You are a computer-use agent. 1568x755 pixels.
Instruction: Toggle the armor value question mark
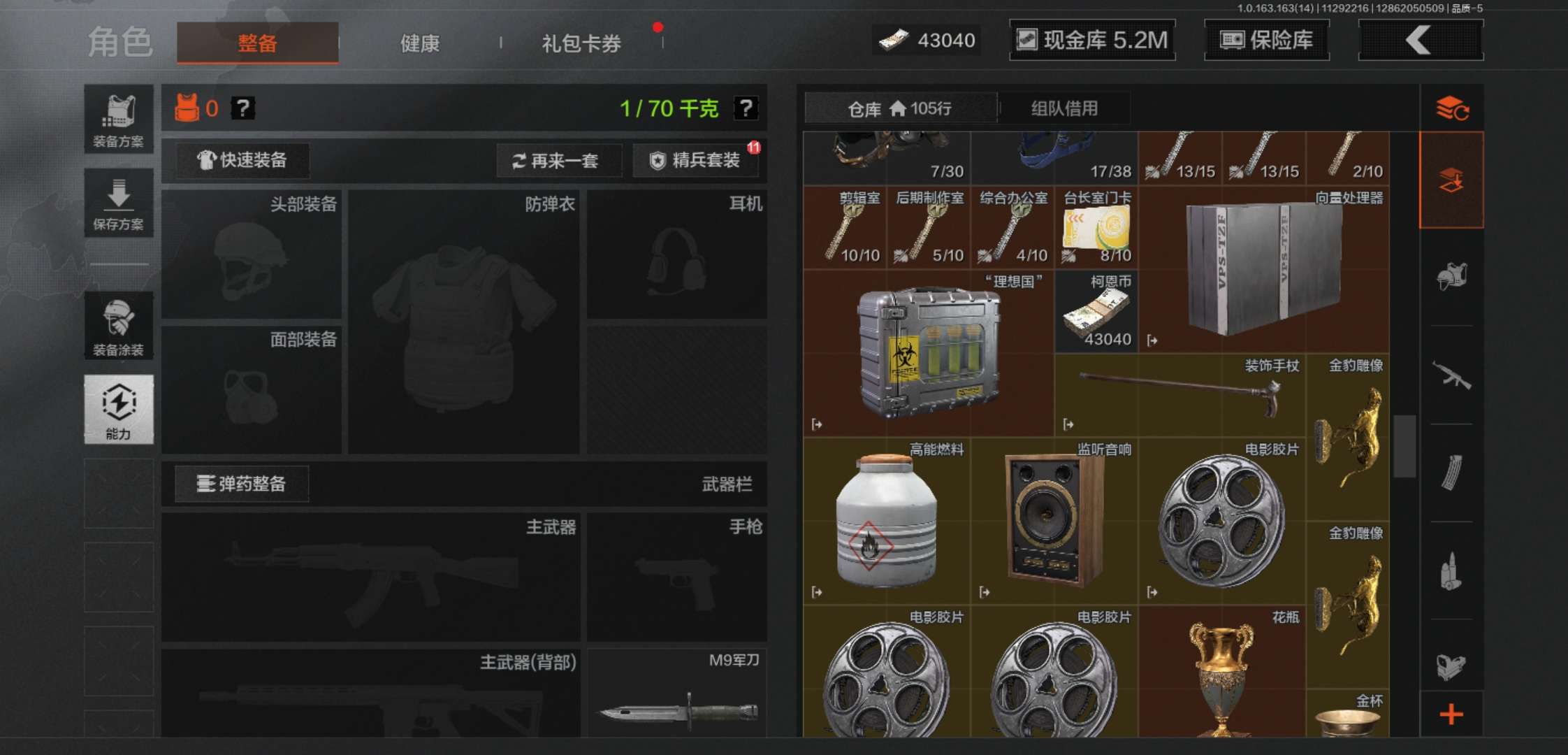pos(243,109)
